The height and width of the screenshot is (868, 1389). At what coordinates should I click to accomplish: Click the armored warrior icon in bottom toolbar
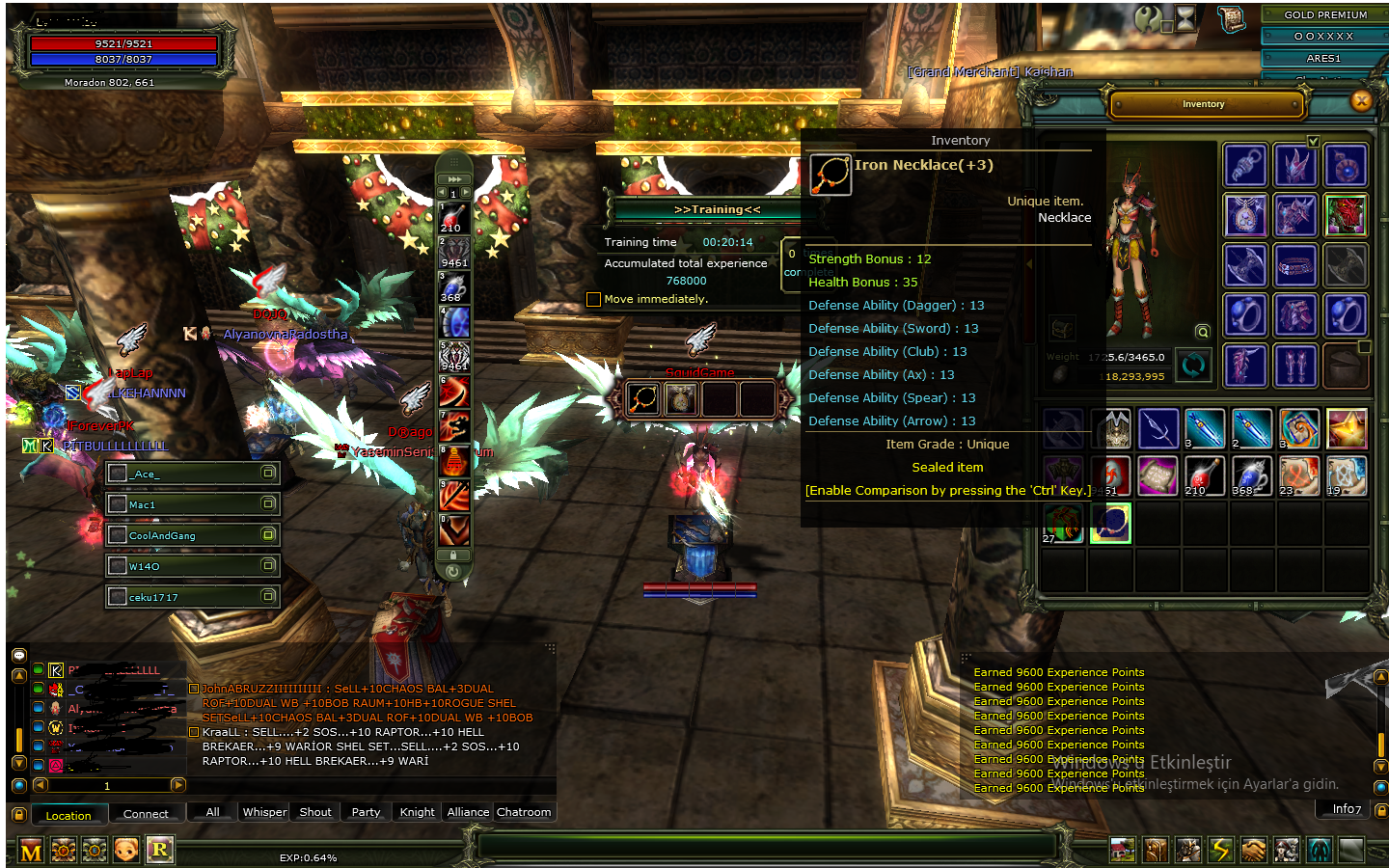1187,851
